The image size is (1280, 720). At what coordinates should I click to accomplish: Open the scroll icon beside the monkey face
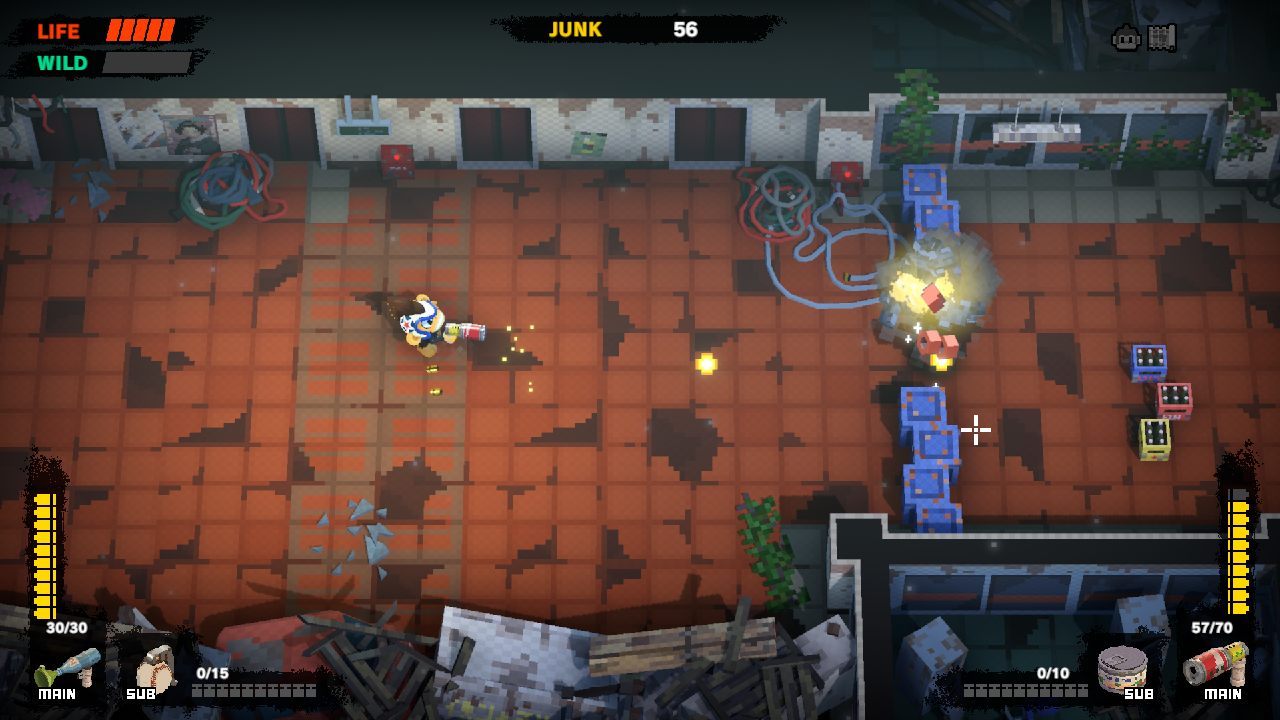coord(1162,38)
